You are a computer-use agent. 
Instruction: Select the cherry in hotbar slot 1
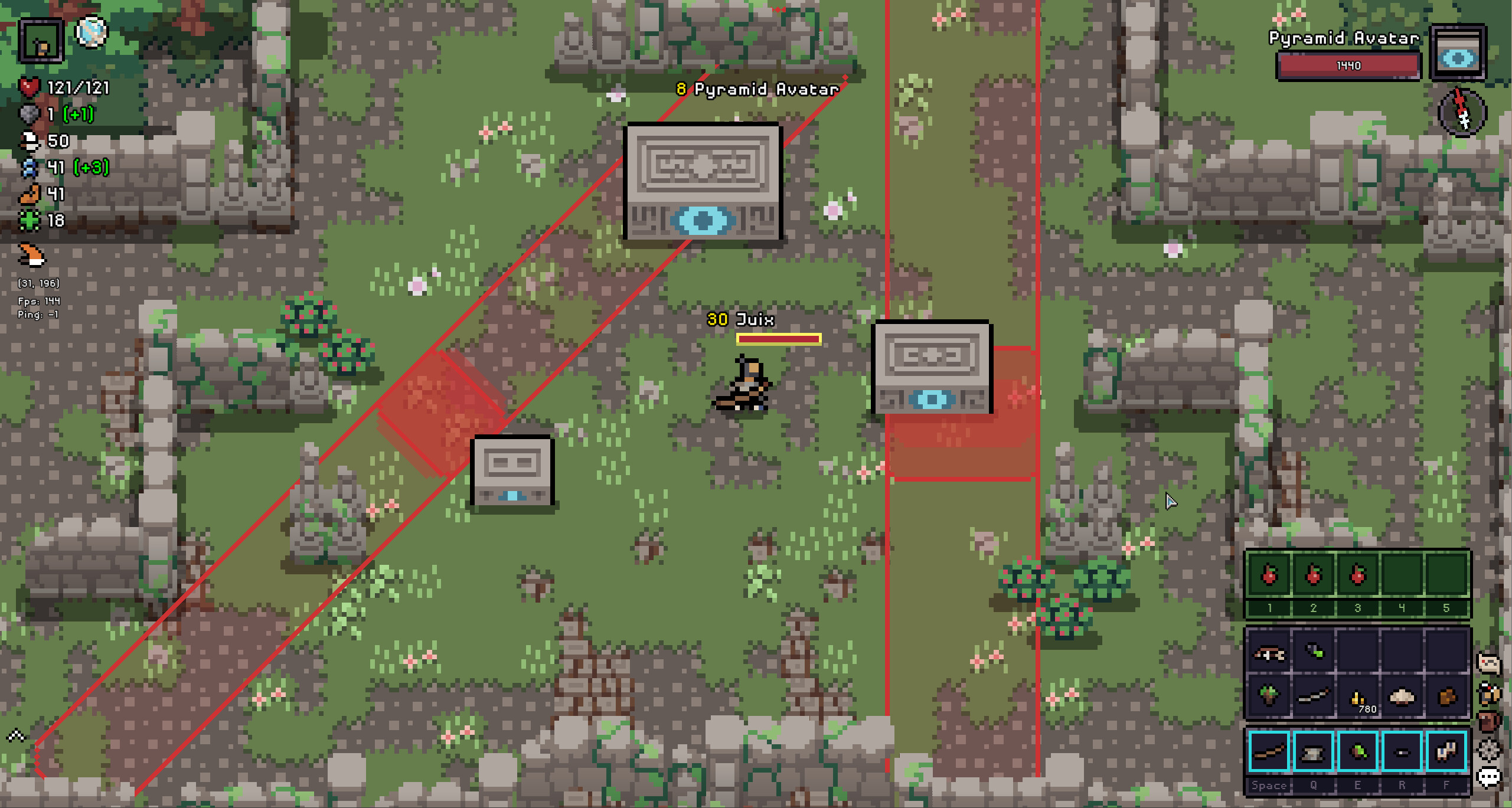coord(1269,575)
